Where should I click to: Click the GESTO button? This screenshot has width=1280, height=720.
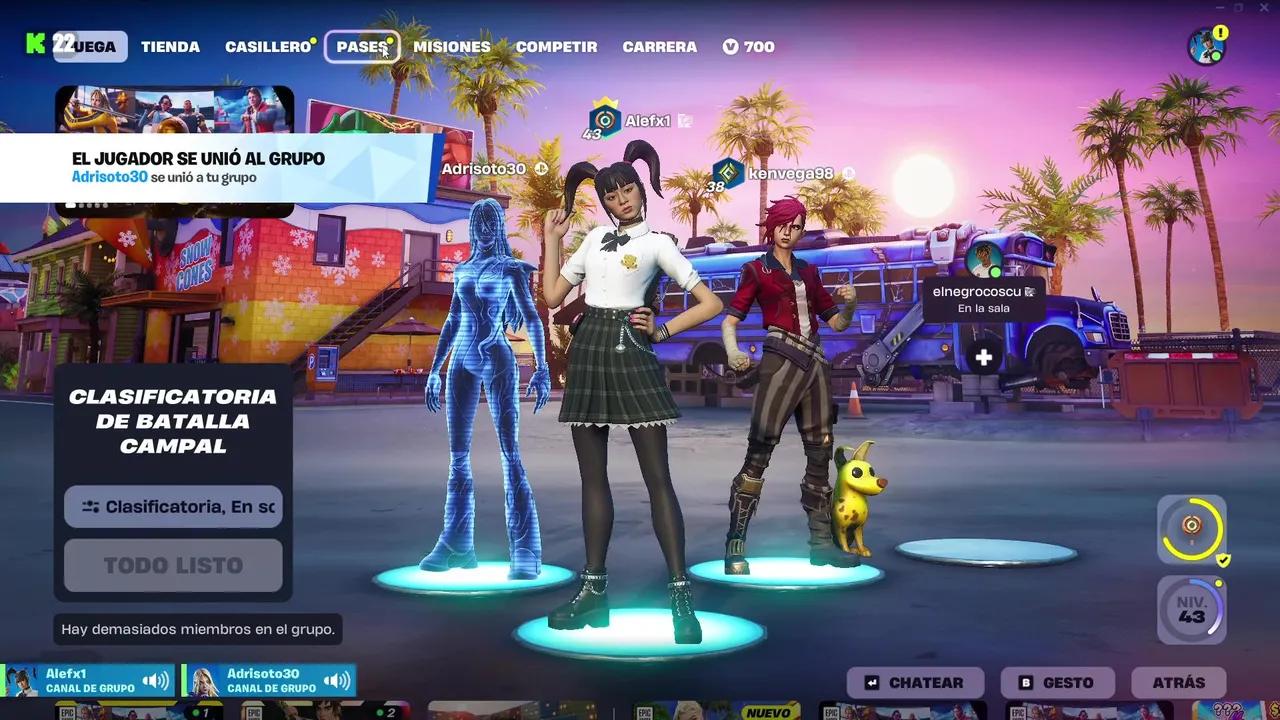pos(1056,682)
